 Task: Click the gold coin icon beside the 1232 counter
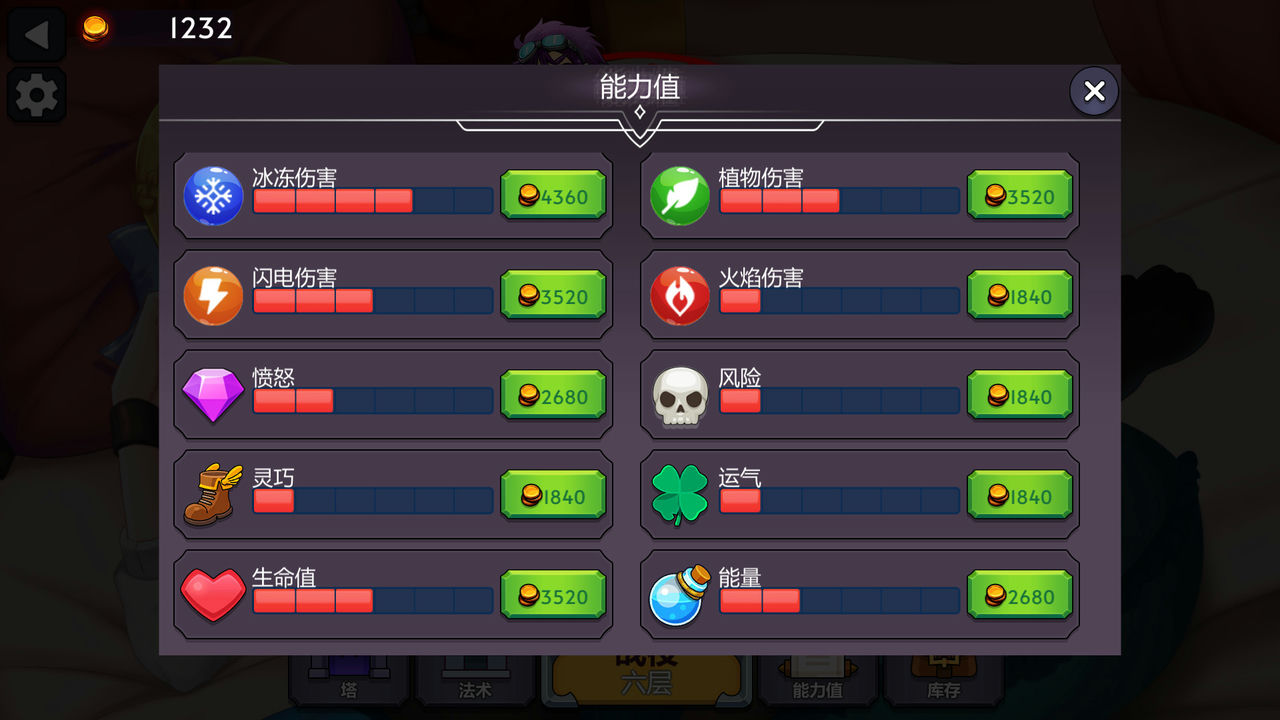coord(97,28)
